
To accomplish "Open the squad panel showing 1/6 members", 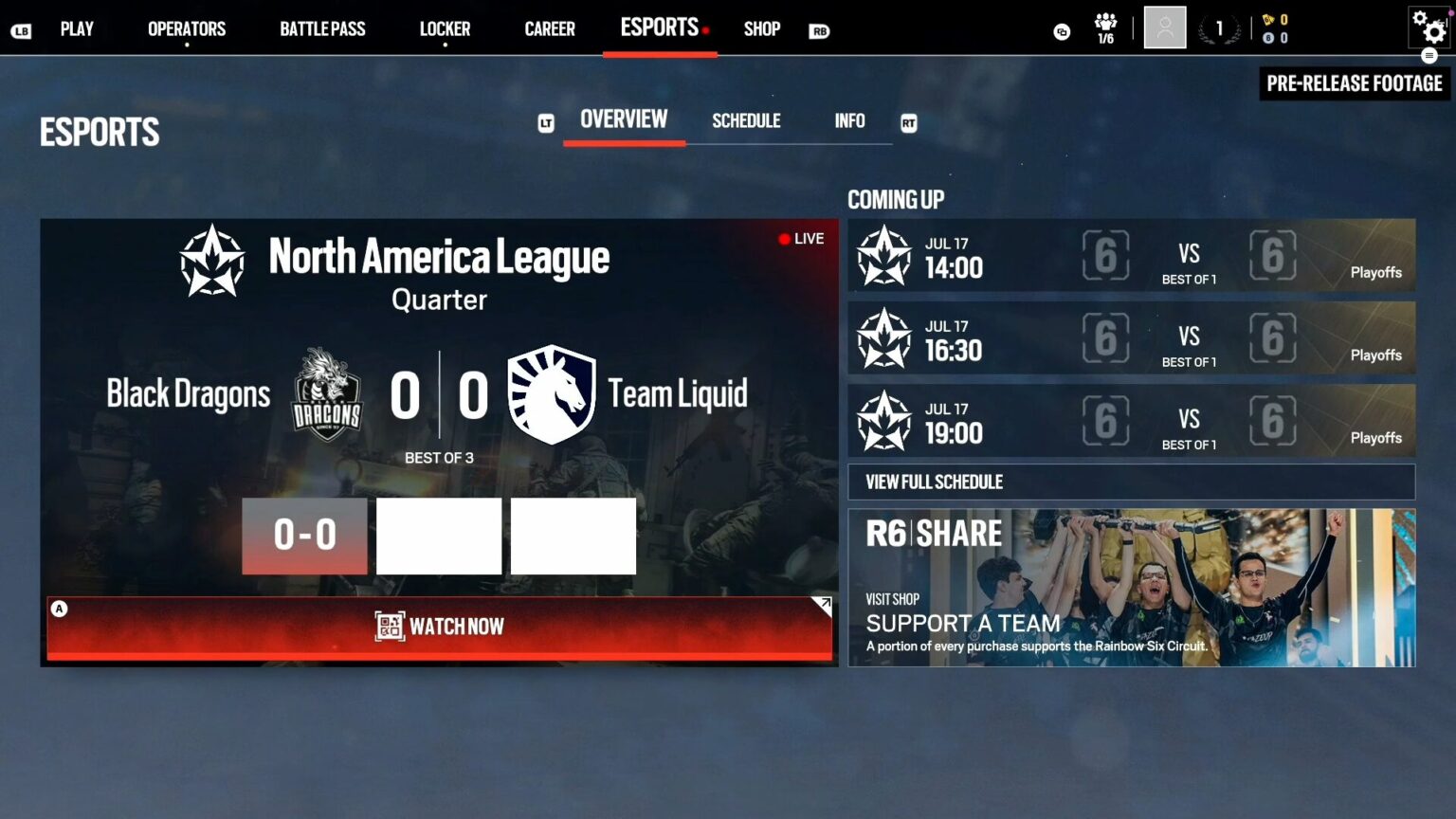I will pos(1105,27).
